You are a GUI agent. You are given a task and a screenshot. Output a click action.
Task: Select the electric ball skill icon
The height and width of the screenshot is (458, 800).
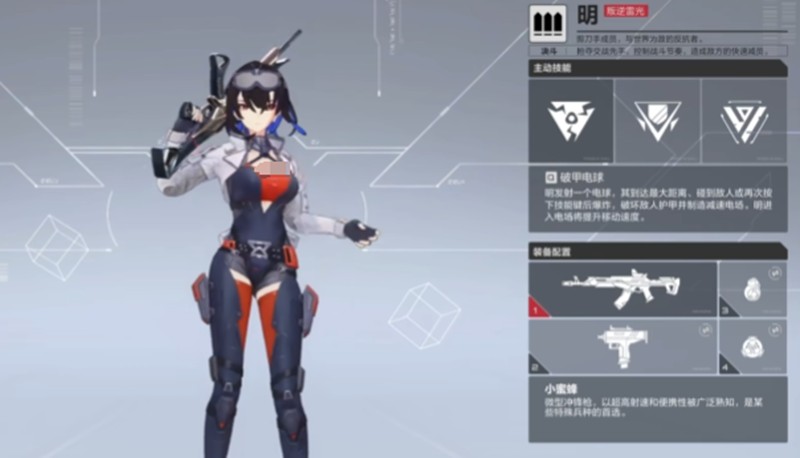tap(571, 121)
